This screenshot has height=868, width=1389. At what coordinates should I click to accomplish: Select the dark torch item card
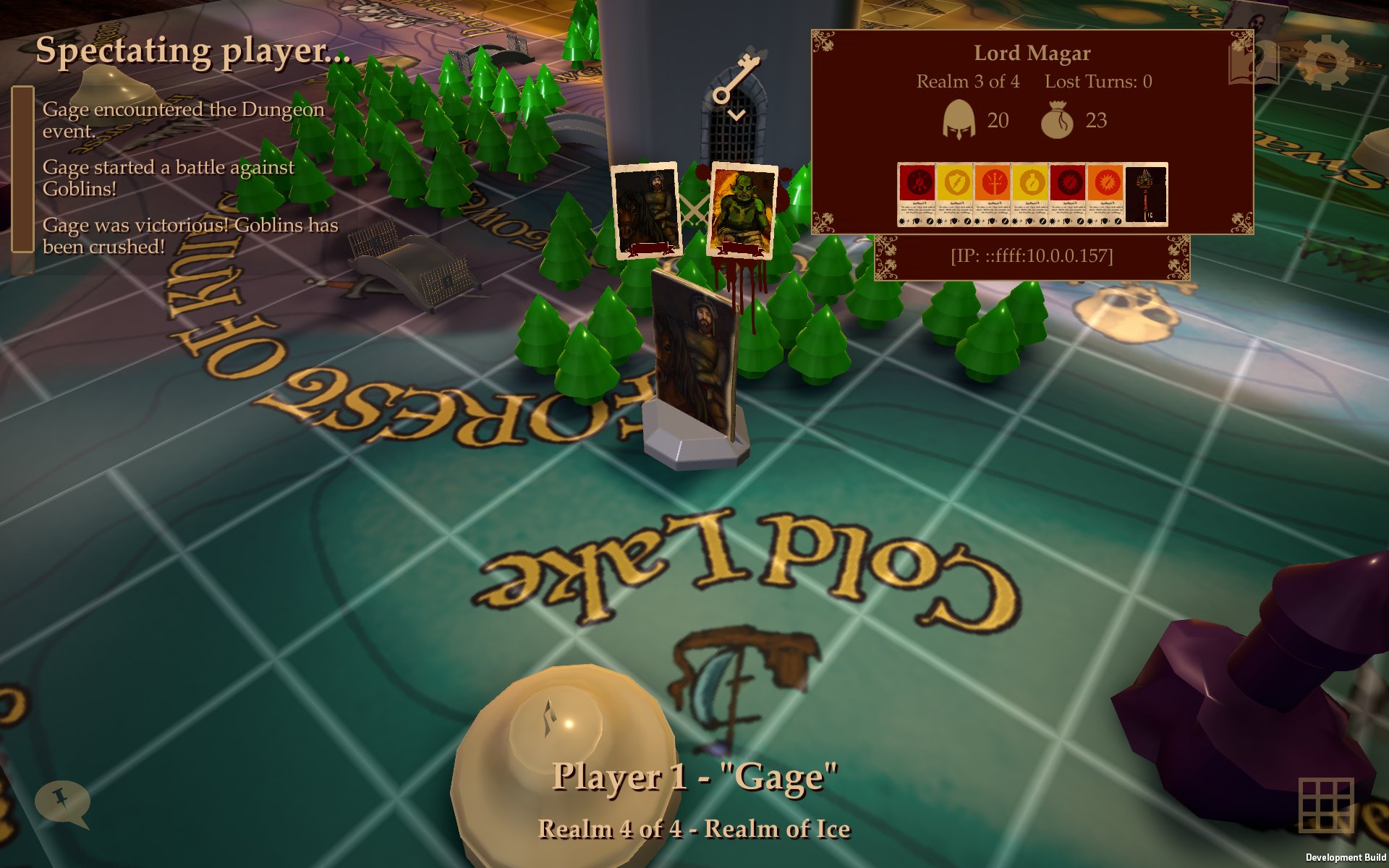coord(1146,195)
